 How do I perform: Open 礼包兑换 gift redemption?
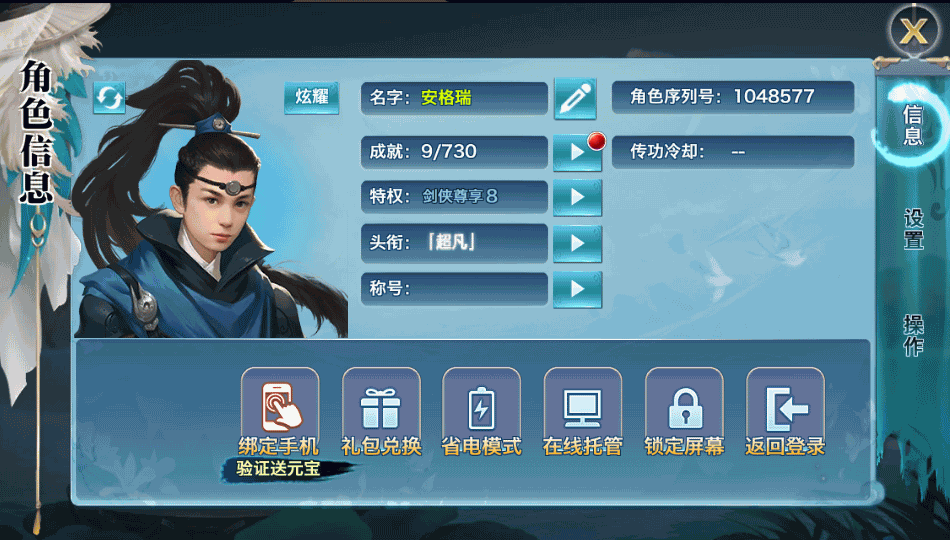point(381,403)
